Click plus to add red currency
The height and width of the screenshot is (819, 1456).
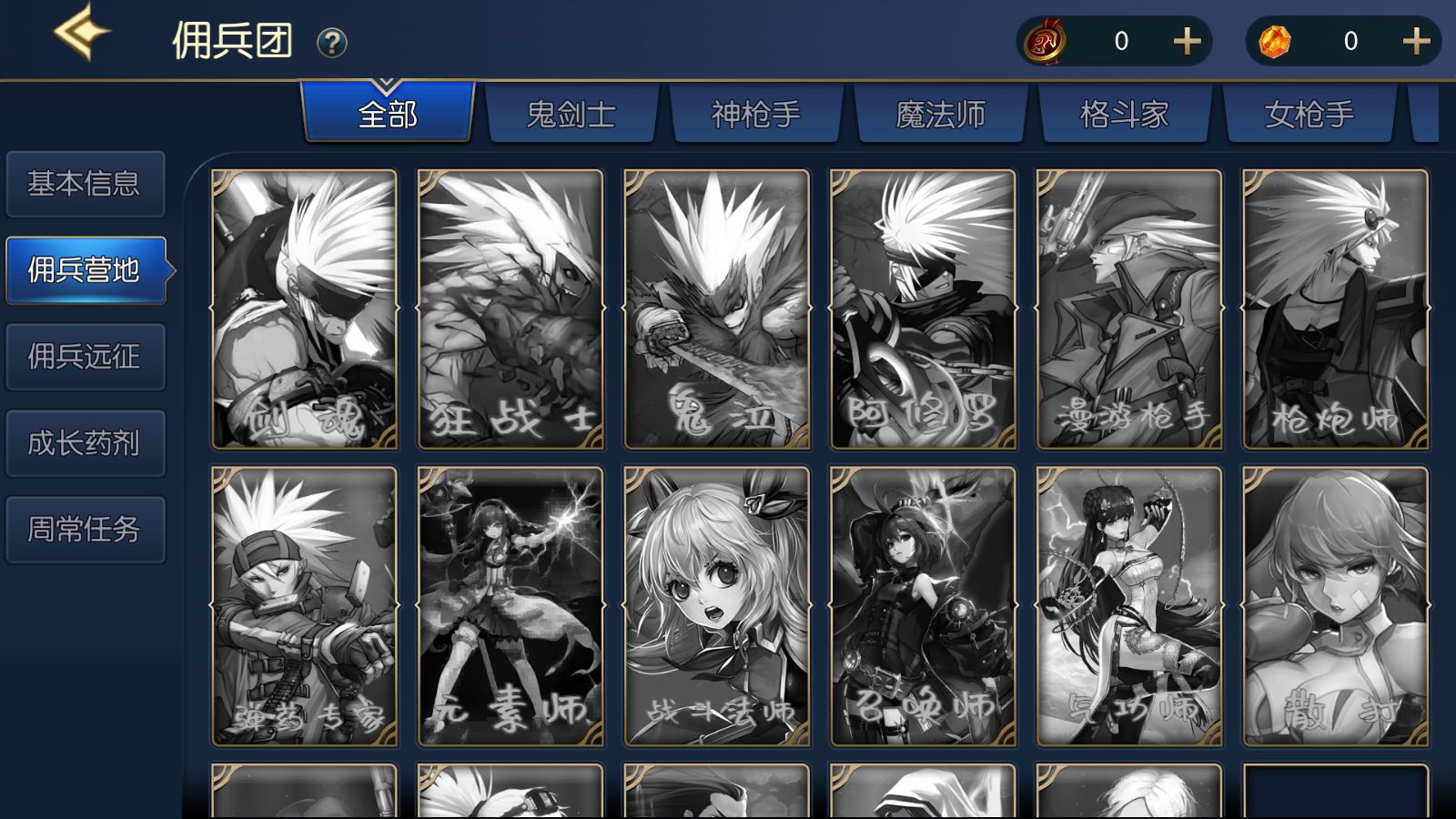pyautogui.click(x=1187, y=41)
